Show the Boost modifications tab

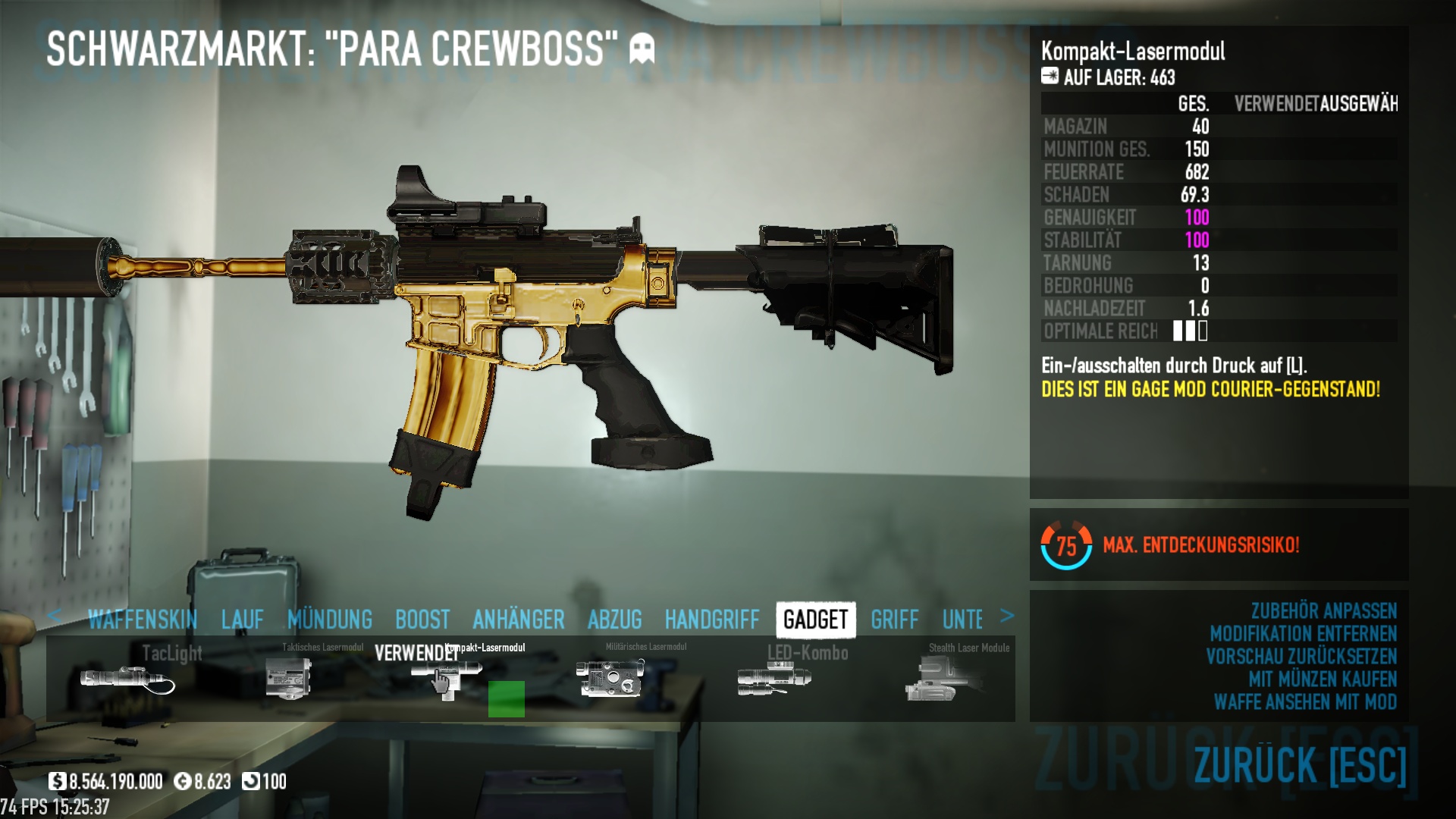point(422,620)
